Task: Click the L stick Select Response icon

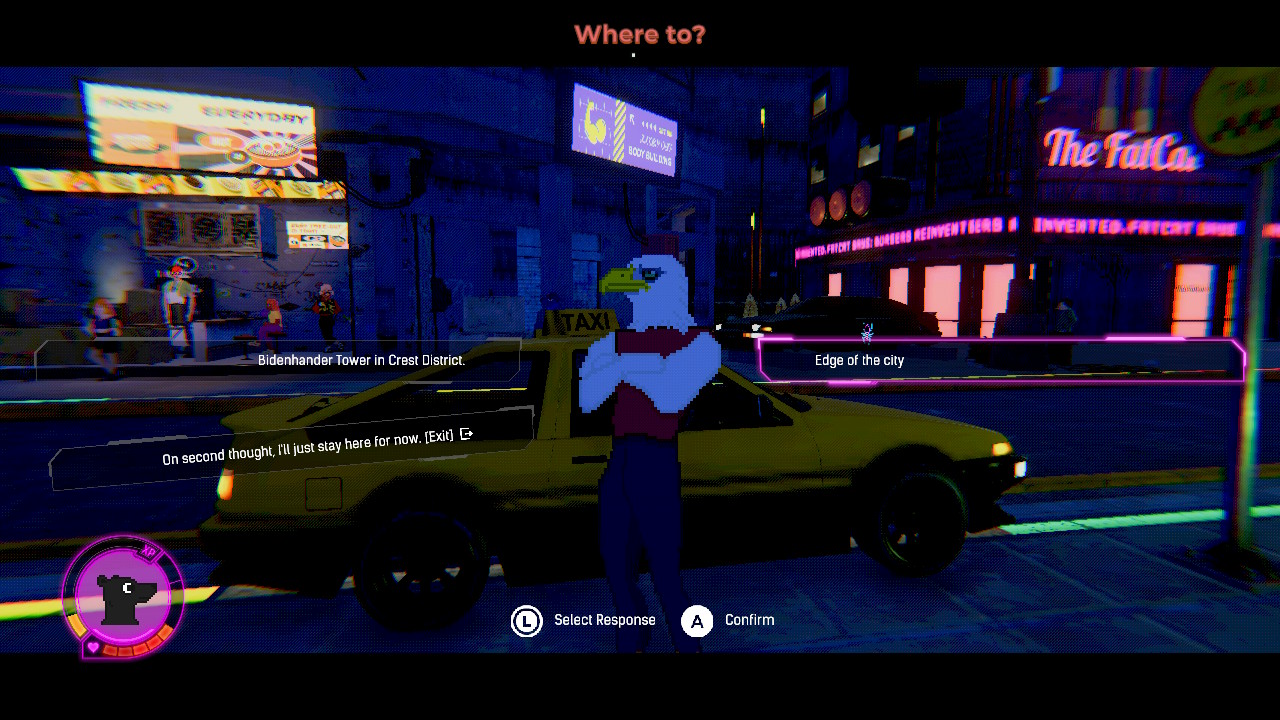Action: [x=527, y=620]
